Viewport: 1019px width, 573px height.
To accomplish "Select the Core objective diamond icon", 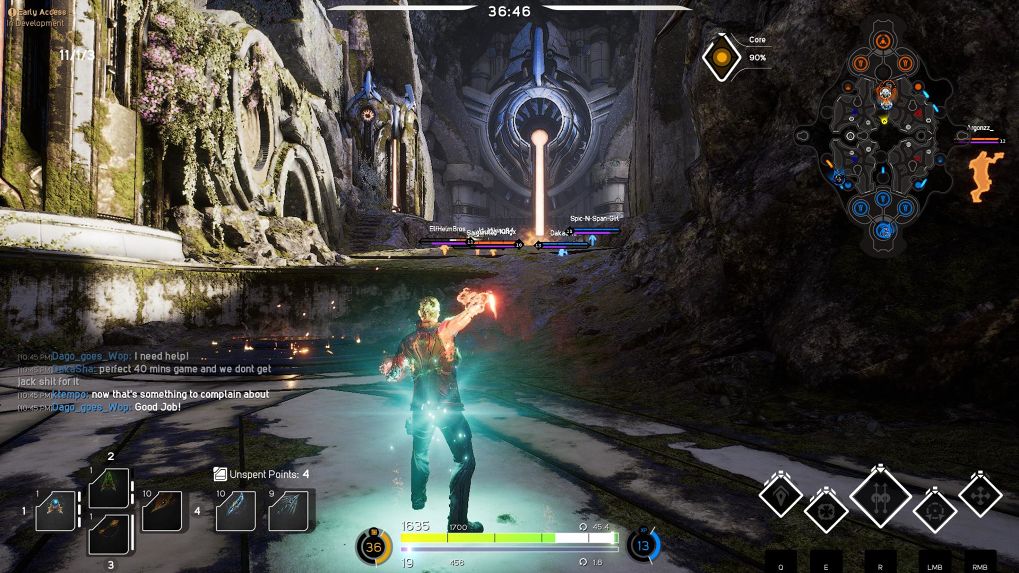I will tap(721, 58).
